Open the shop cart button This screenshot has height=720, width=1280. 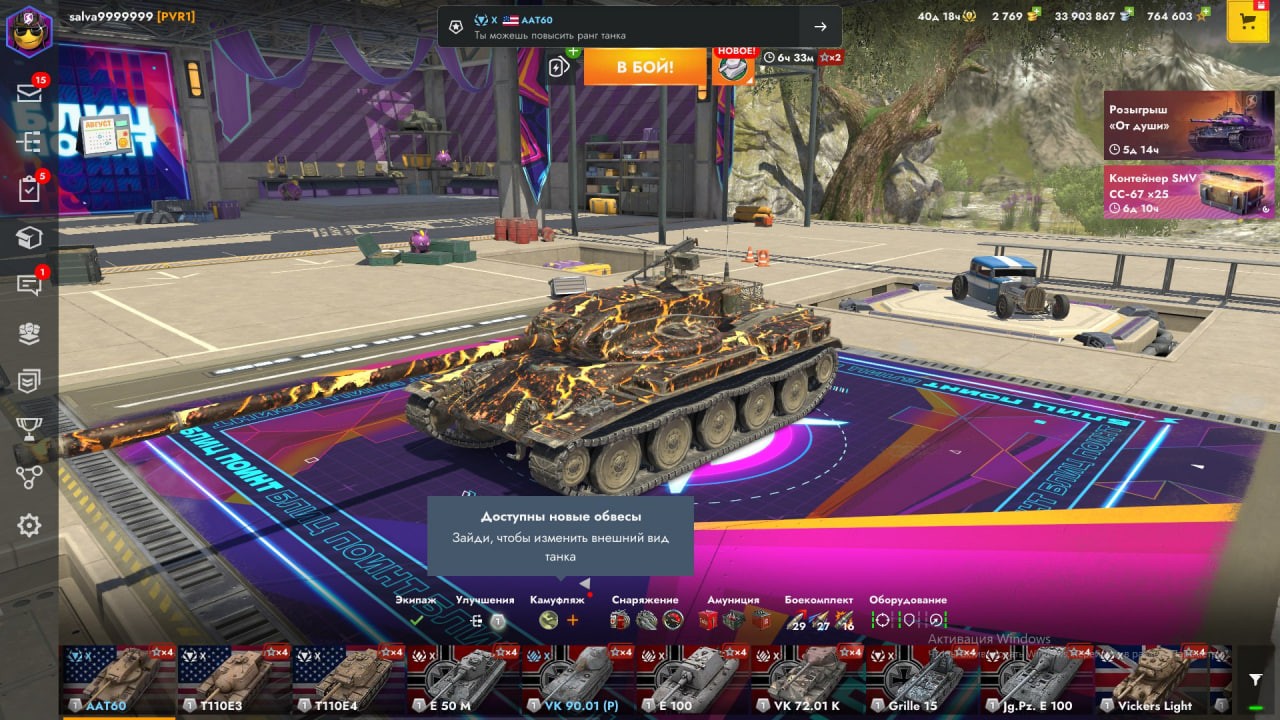point(1247,22)
